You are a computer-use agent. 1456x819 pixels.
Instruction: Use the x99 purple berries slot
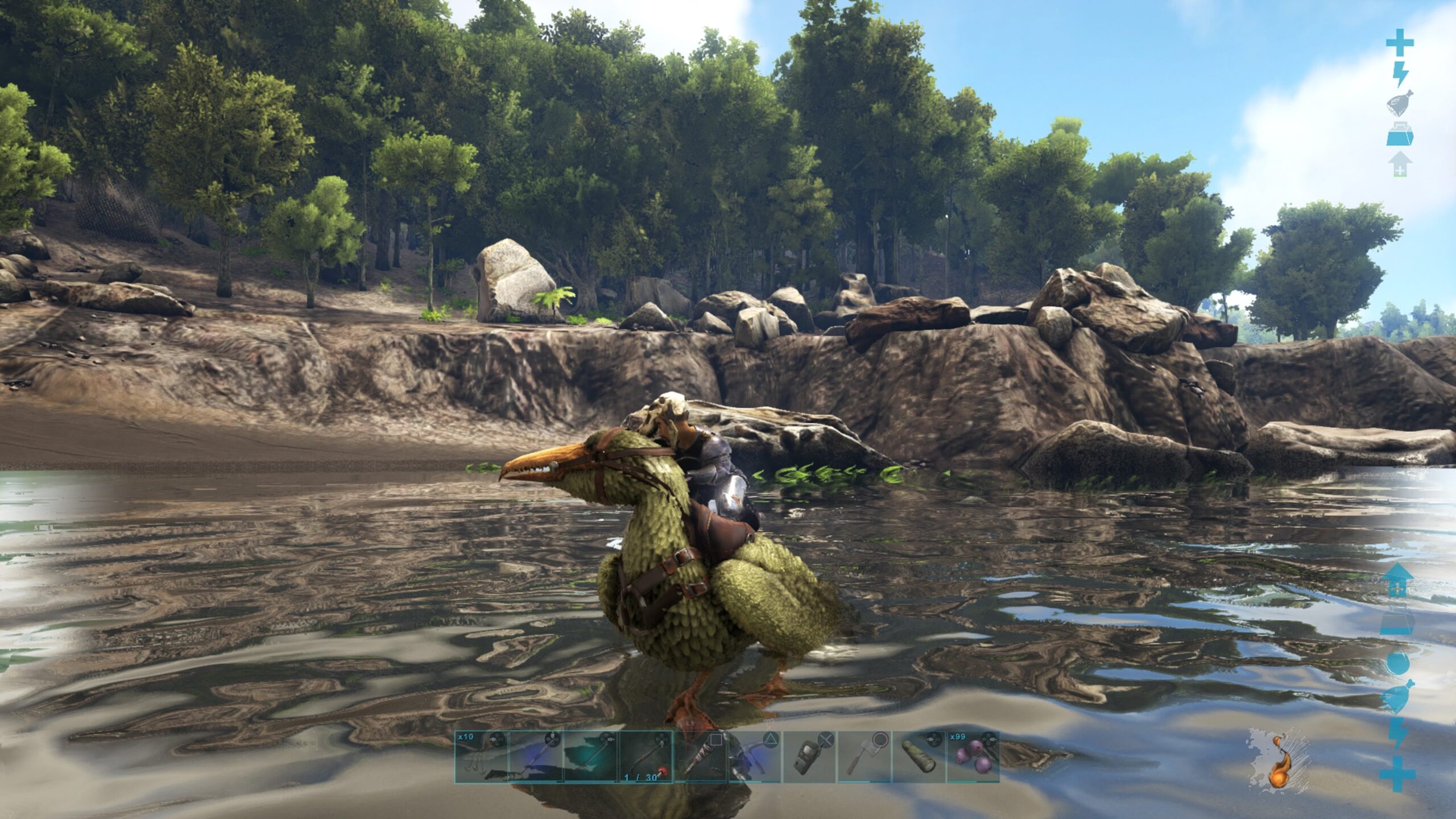click(x=973, y=756)
